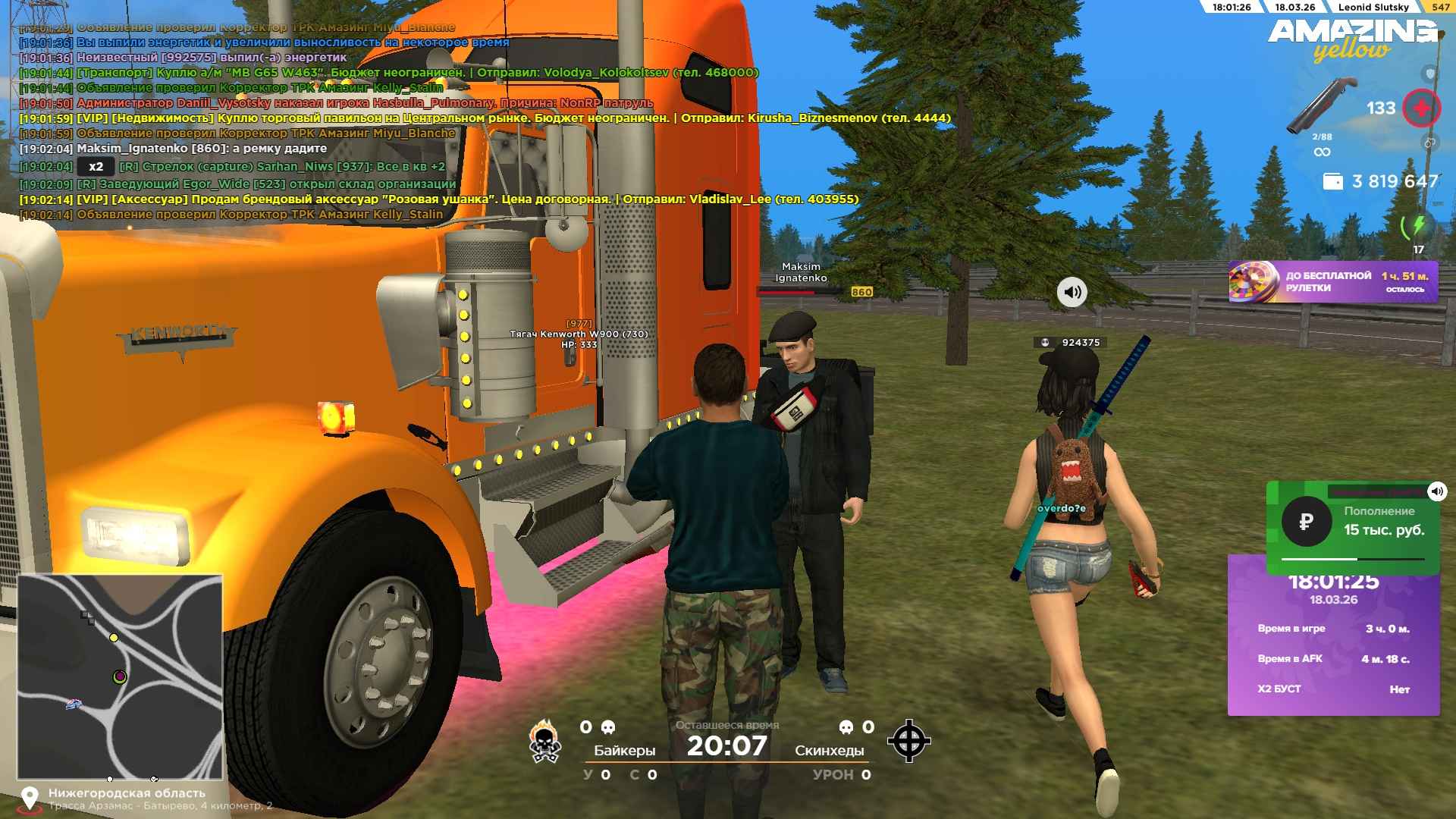The image size is (1456, 819).
Task: Click the x2 badge in chat
Action: coord(96,167)
